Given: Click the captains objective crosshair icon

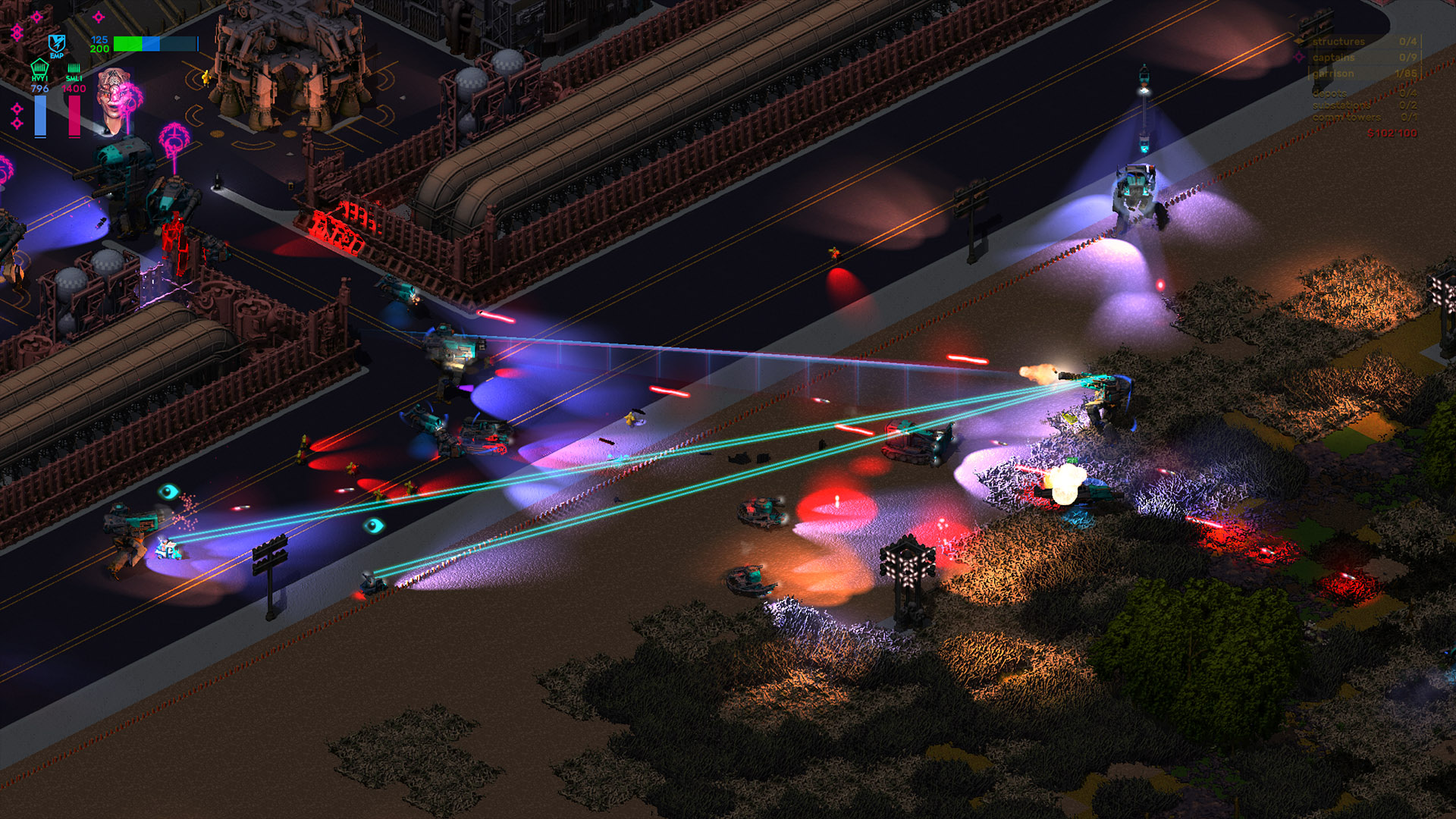Looking at the screenshot, I should pyautogui.click(x=1299, y=58).
